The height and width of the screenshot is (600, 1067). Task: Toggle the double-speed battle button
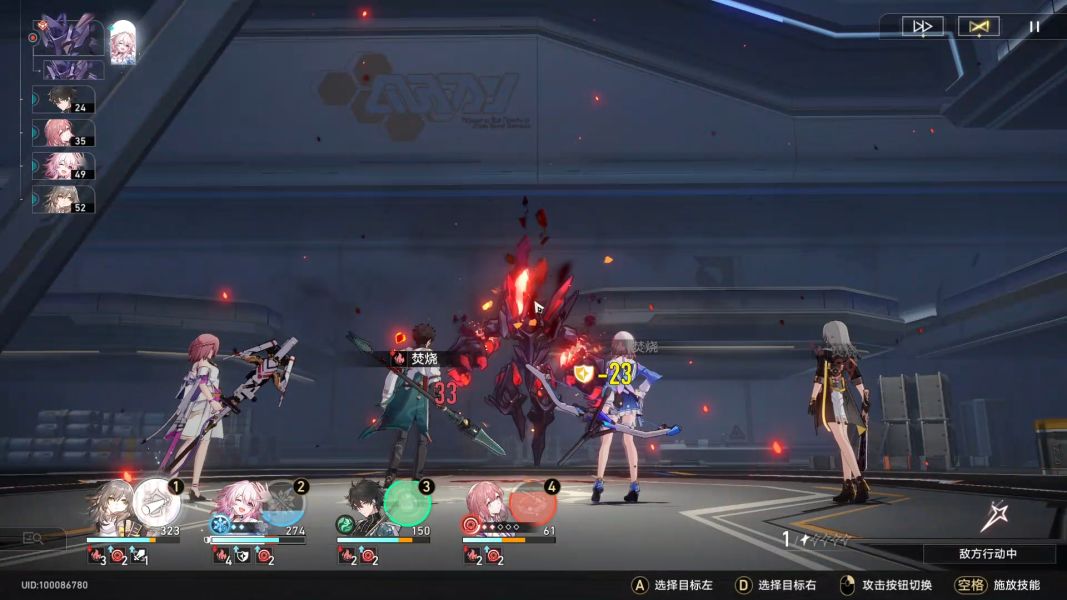(x=922, y=27)
